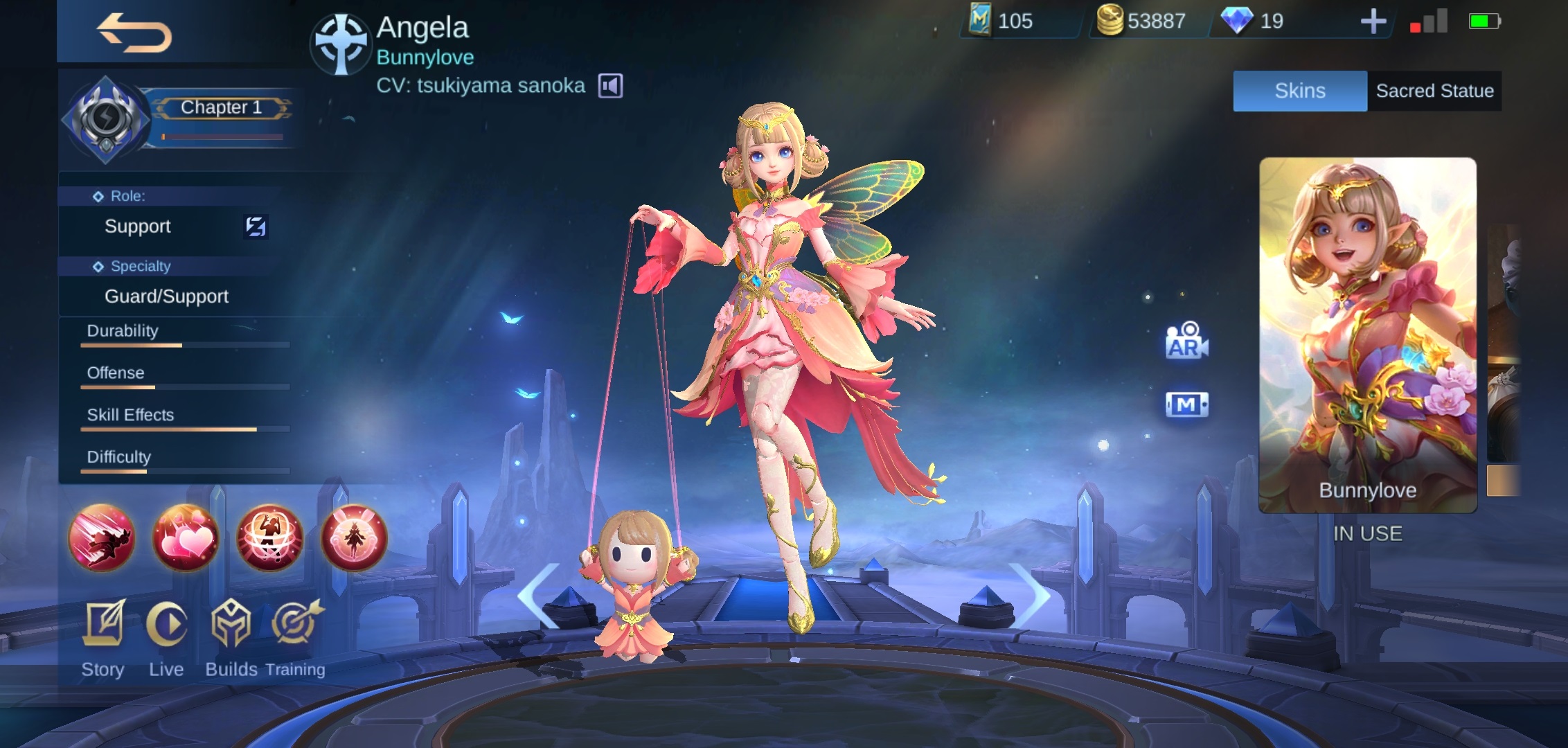
Task: Play the character voice sample speaker
Action: [610, 86]
